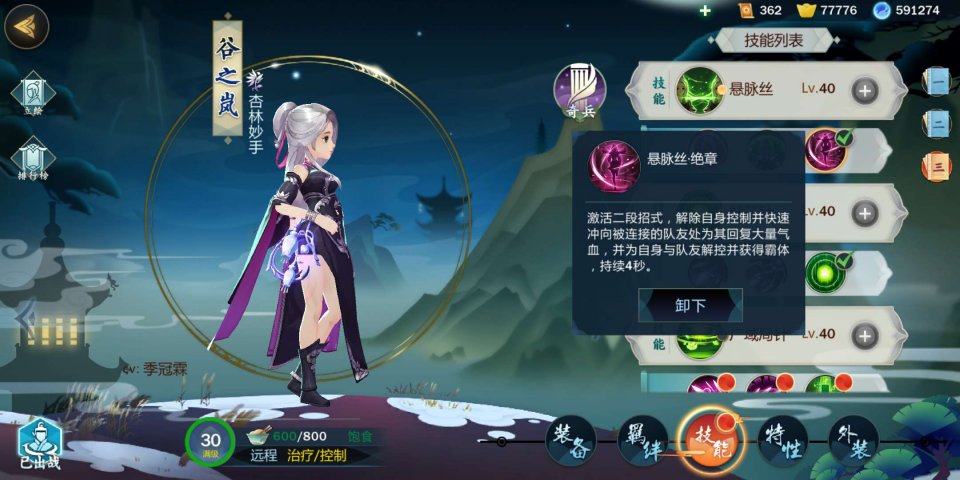Toggle the 已出战 deployed status button

40,443
